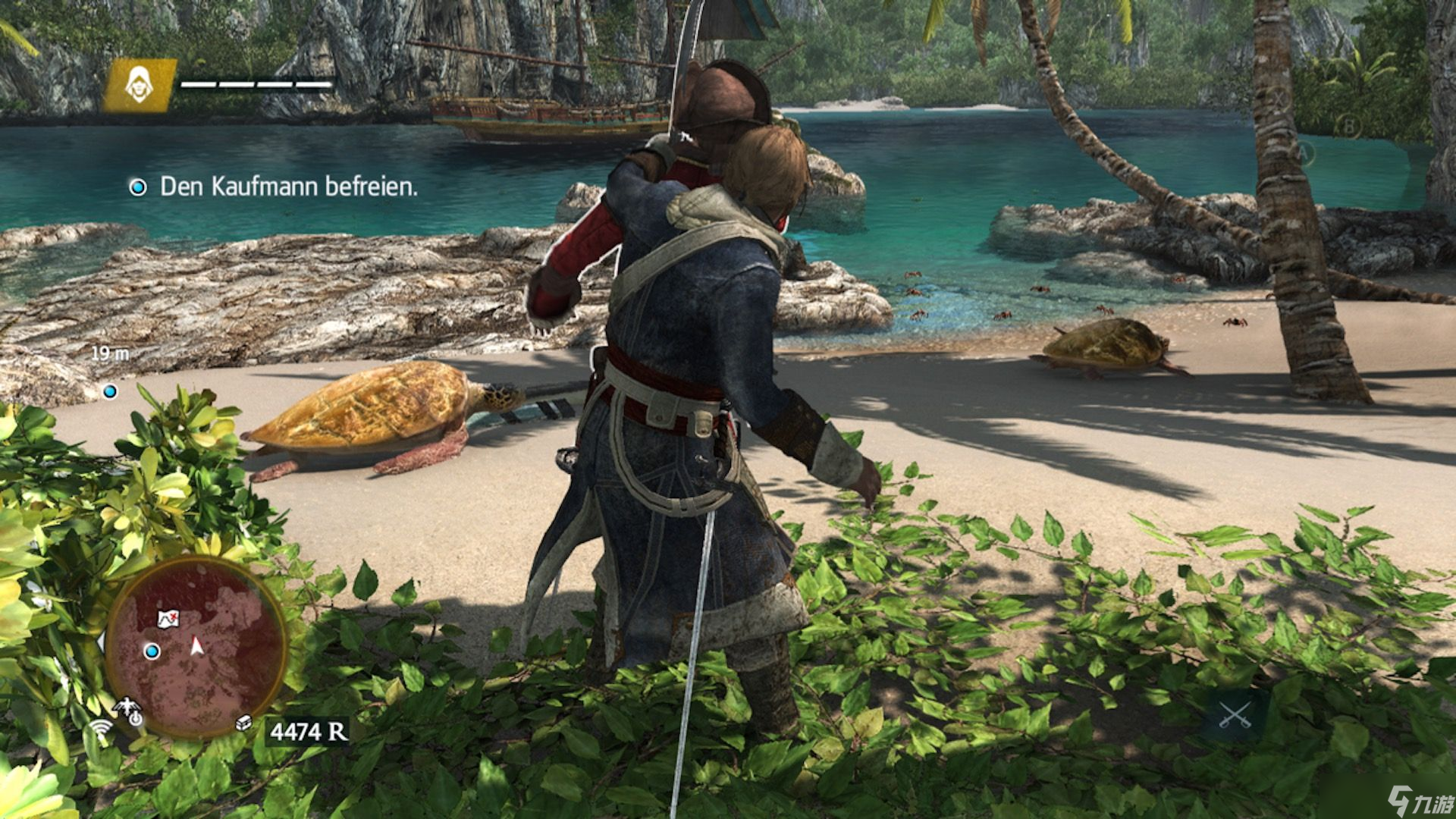Click the blue objective dot inside the minimap
Viewport: 1456px width, 819px height.
(x=152, y=652)
